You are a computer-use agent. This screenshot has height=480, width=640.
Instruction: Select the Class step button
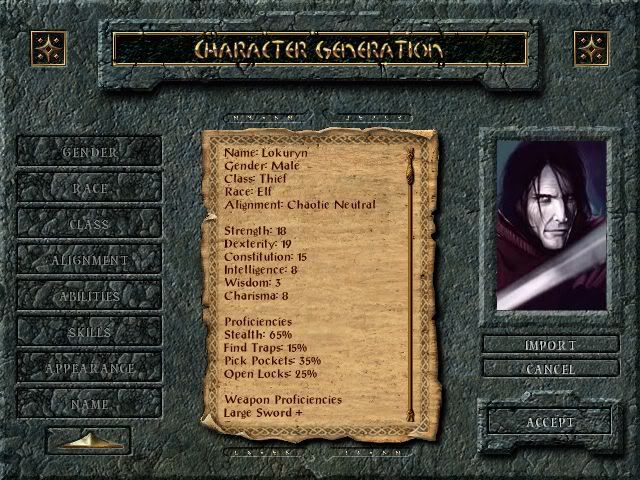[x=90, y=224]
